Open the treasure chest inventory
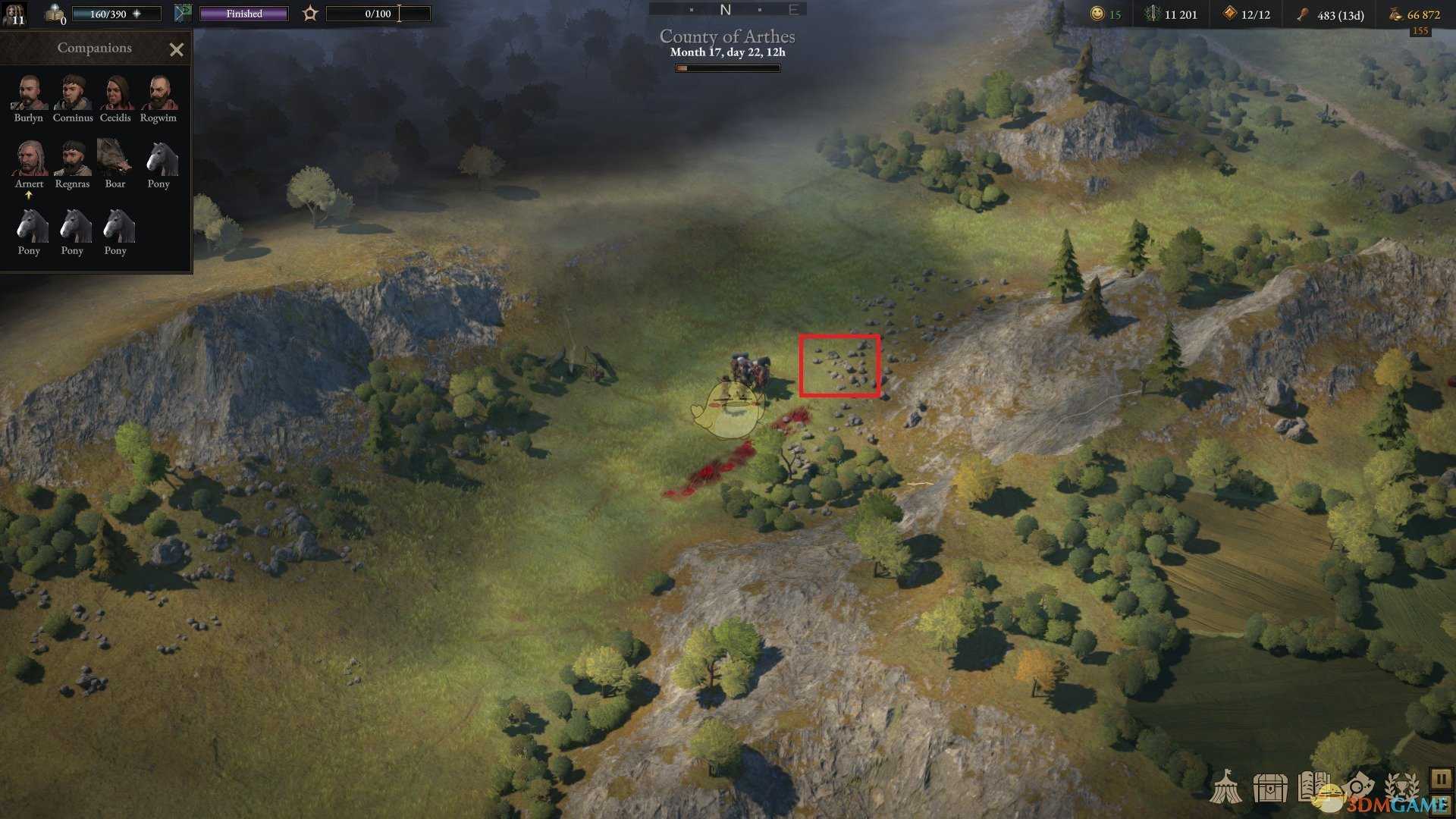Image resolution: width=1456 pixels, height=819 pixels. [1269, 789]
